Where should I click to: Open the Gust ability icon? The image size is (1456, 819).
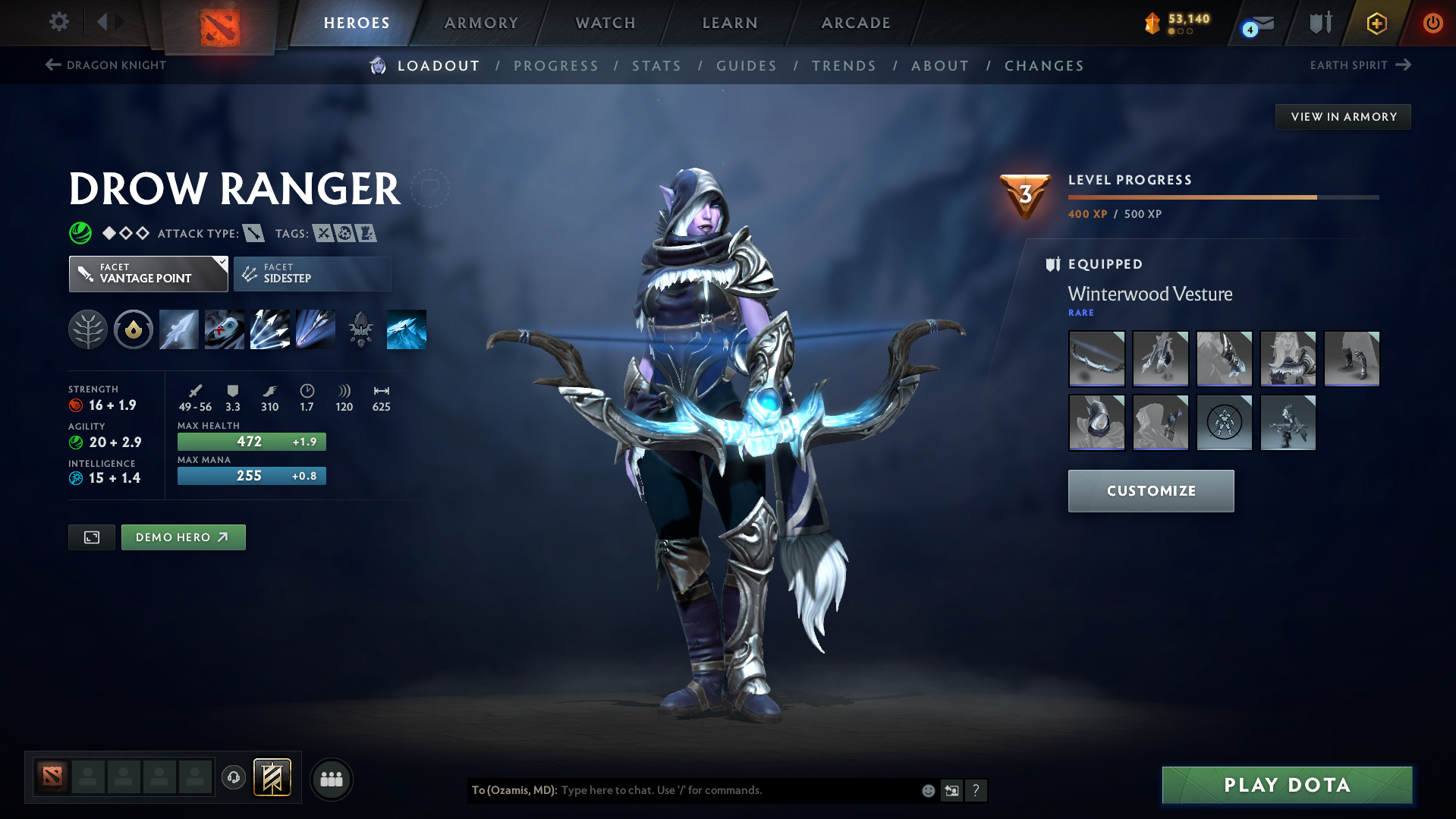tap(224, 329)
